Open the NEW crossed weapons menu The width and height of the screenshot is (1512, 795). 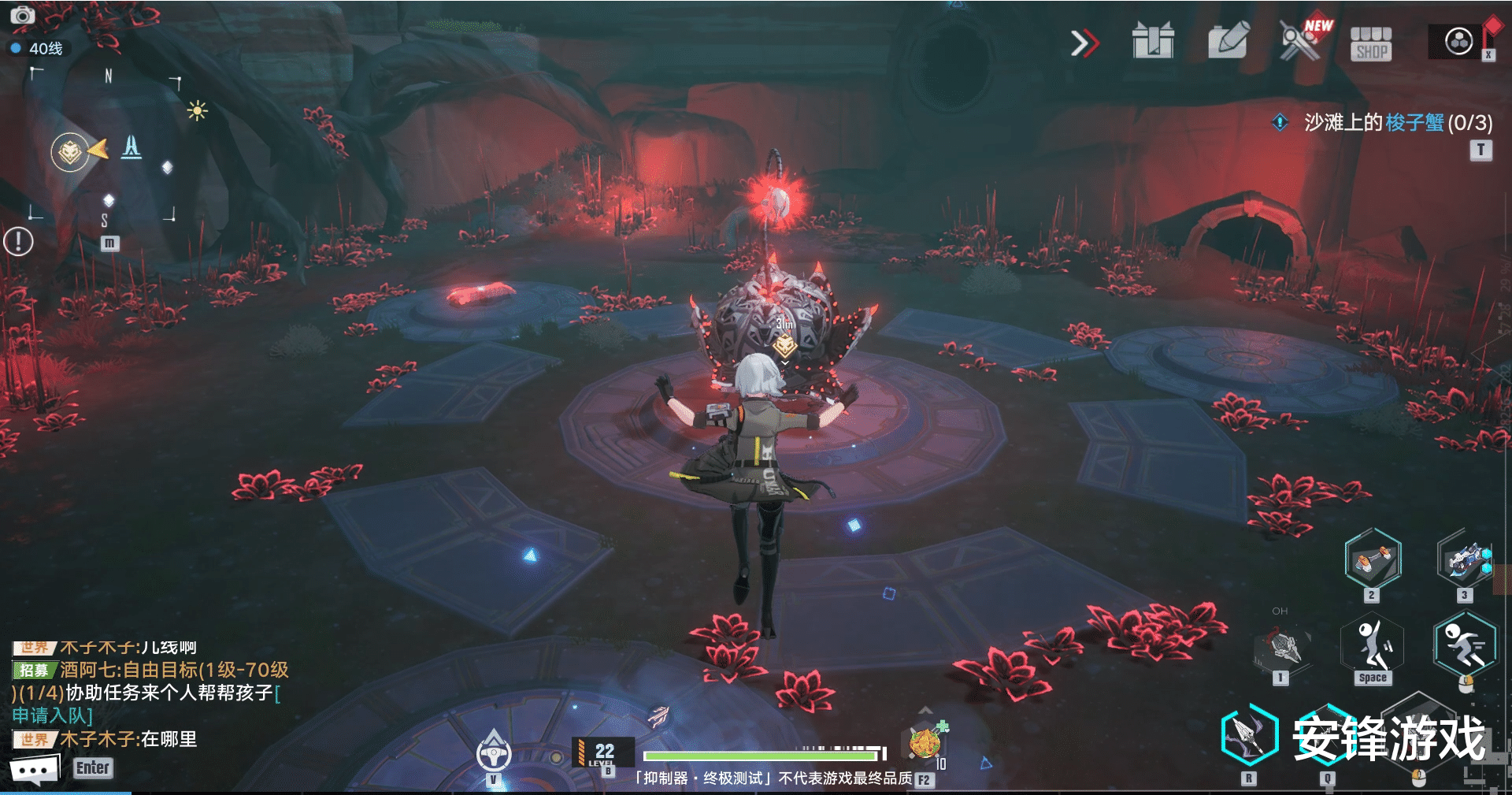(x=1301, y=41)
